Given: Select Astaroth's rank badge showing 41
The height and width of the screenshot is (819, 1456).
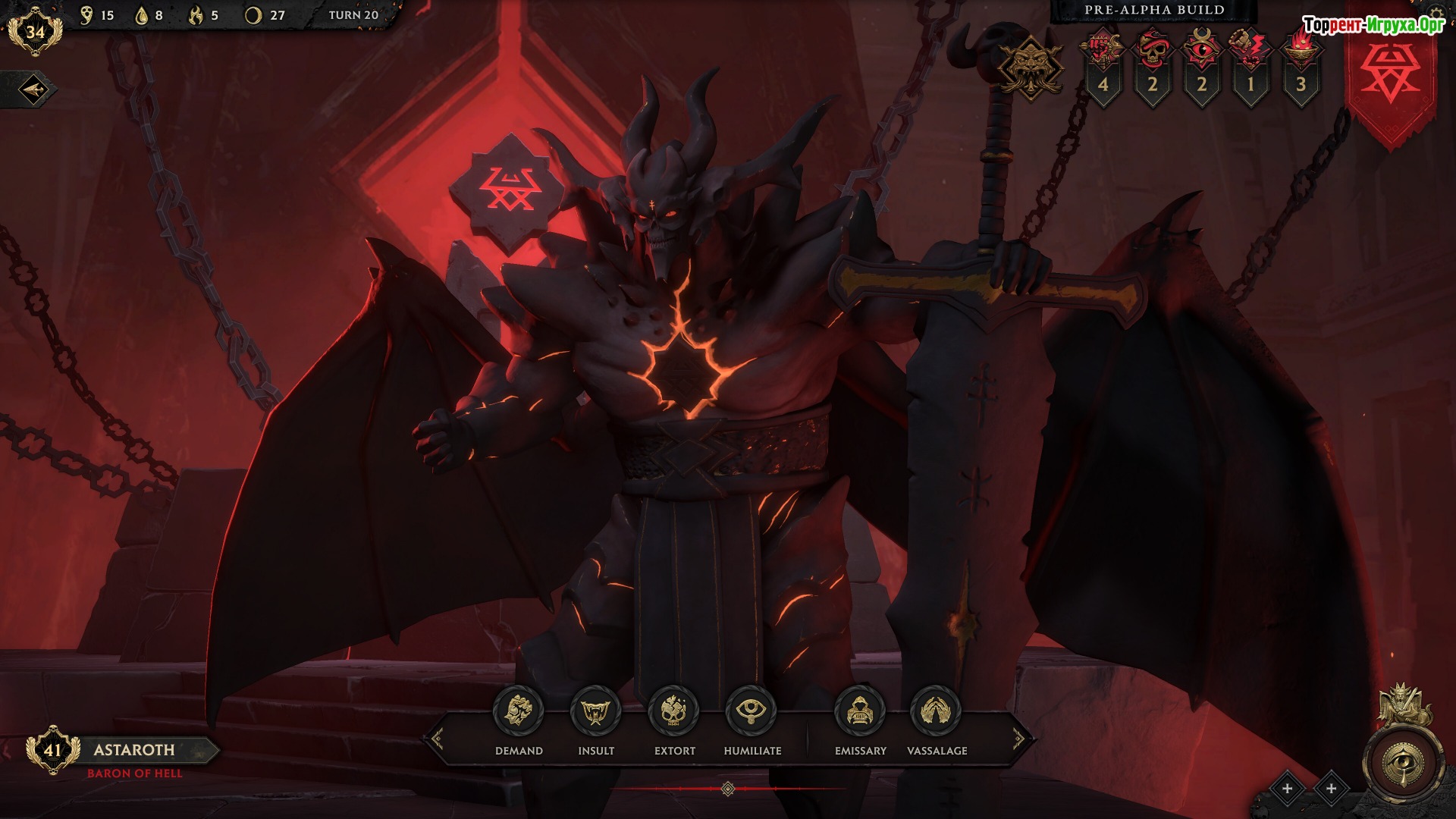Looking at the screenshot, I should 52,750.
